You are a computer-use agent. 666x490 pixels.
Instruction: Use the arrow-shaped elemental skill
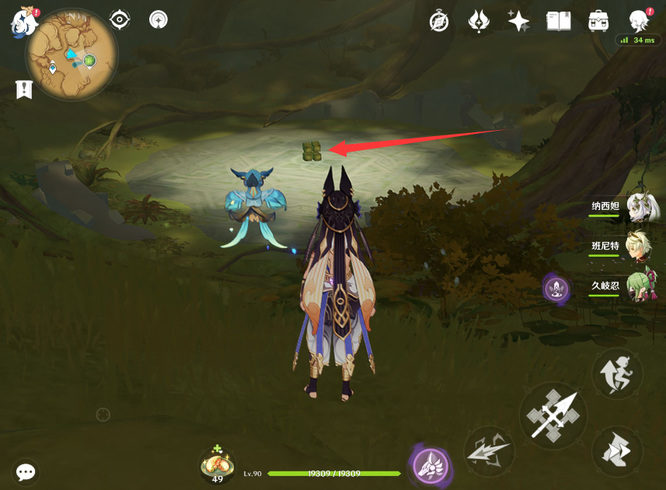click(489, 449)
